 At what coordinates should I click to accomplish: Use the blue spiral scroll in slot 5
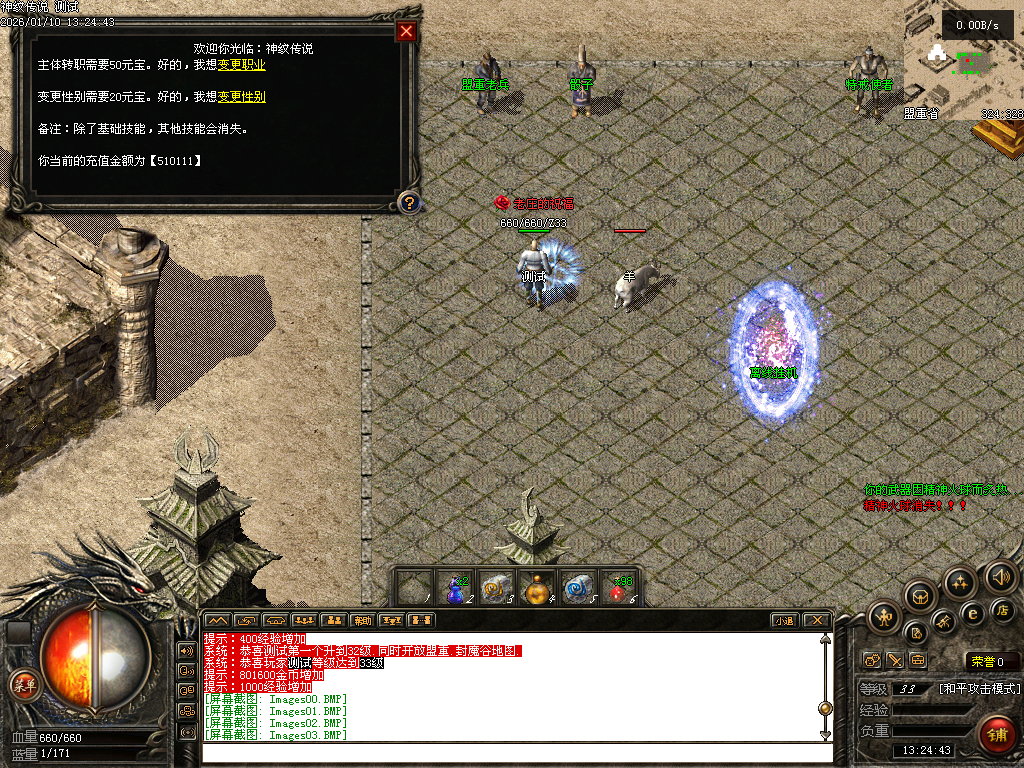[579, 589]
